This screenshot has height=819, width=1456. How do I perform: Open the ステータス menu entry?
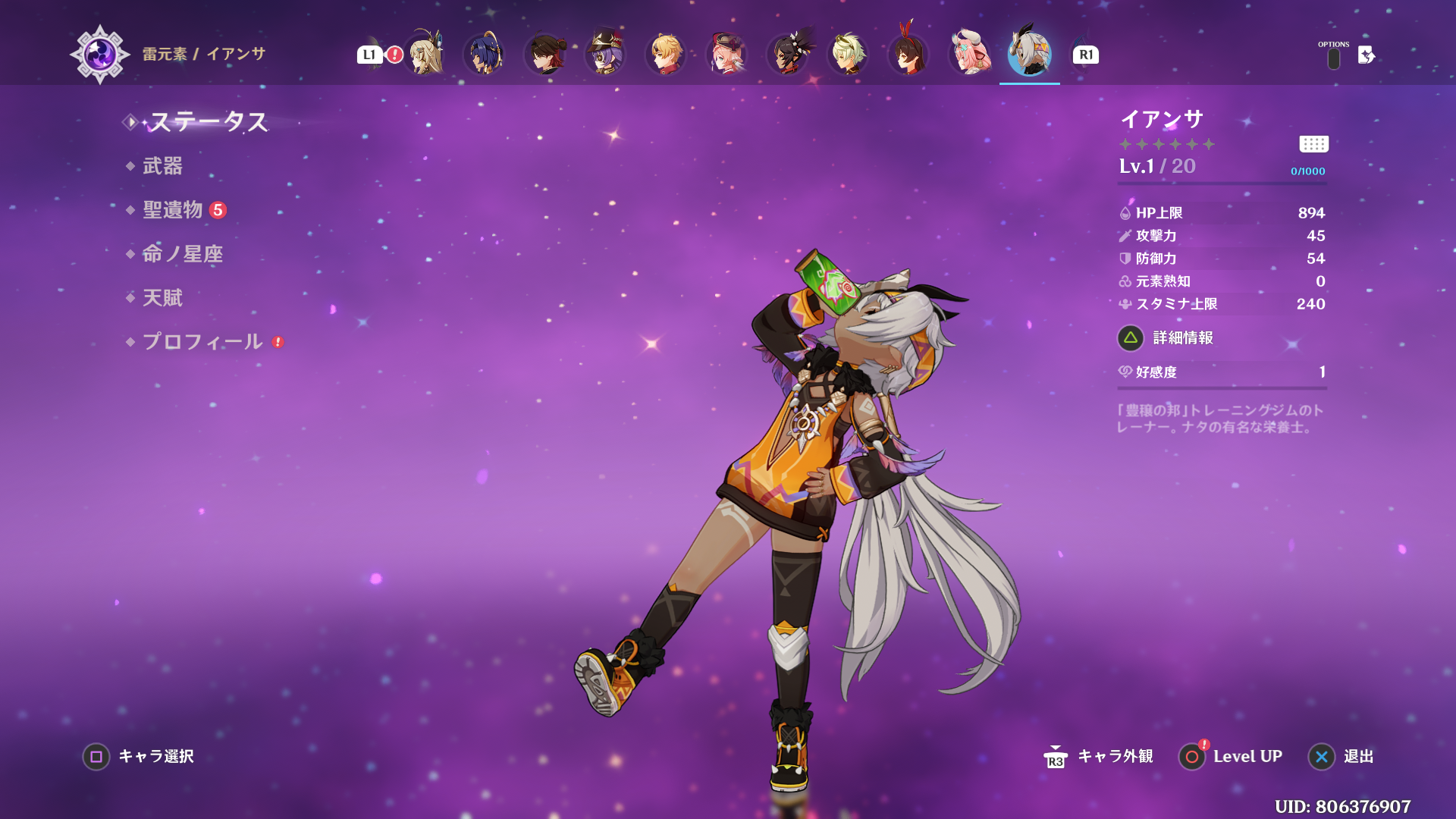208,122
